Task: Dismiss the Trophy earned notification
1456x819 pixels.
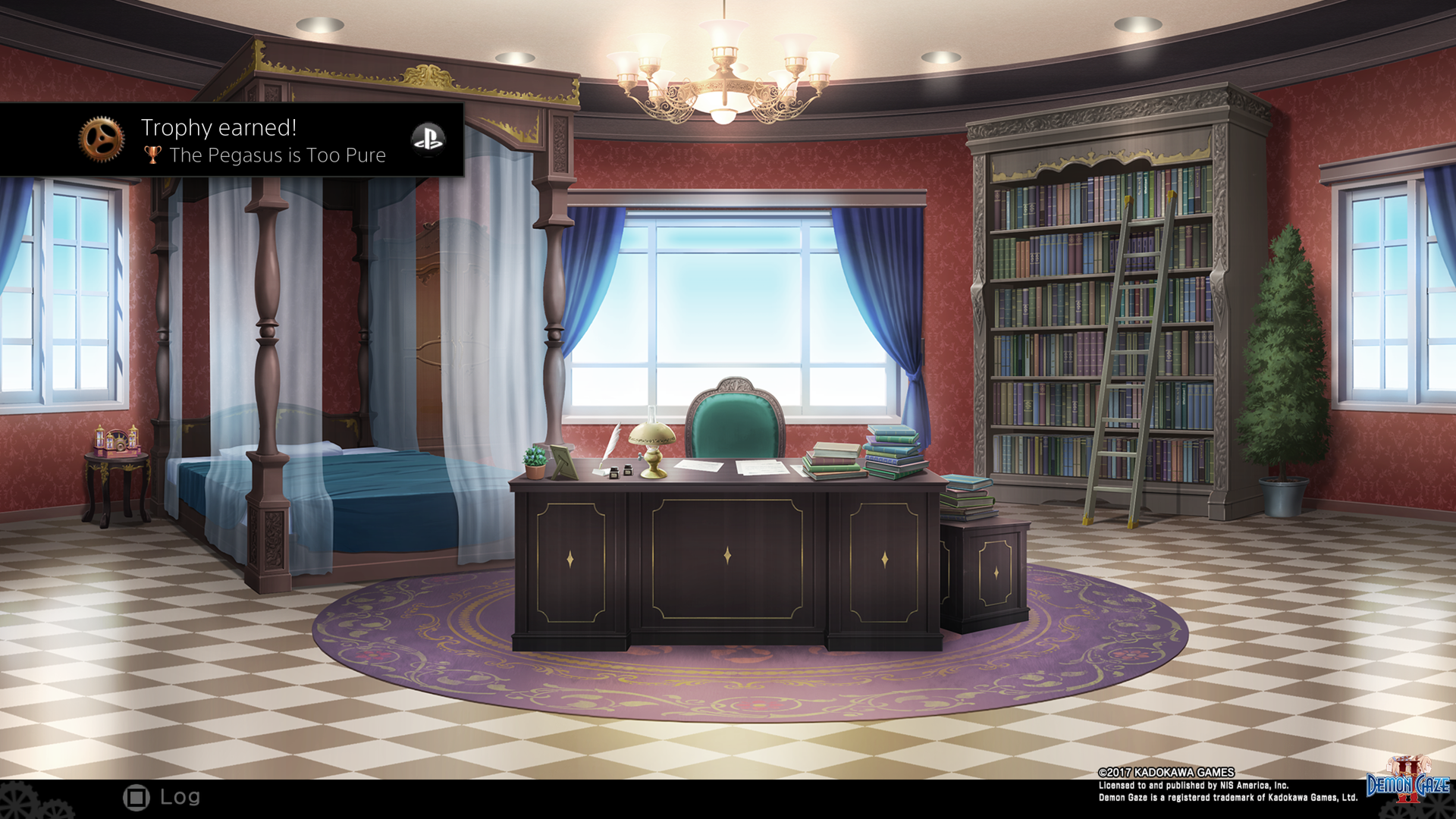Action: pyautogui.click(x=232, y=139)
